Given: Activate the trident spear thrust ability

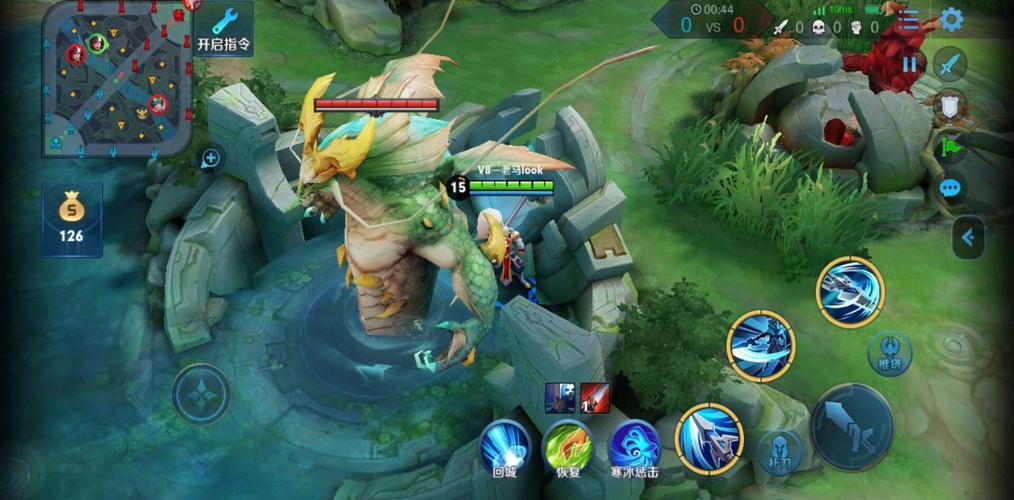Looking at the screenshot, I should 709,437.
